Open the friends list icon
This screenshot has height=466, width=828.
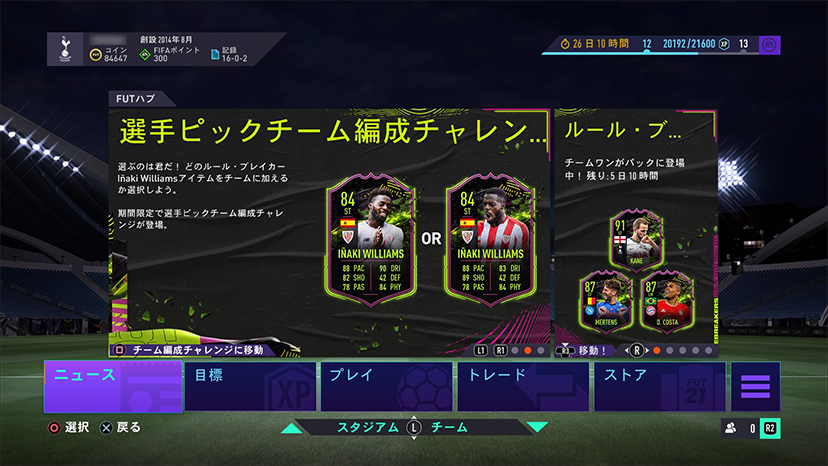(731, 428)
